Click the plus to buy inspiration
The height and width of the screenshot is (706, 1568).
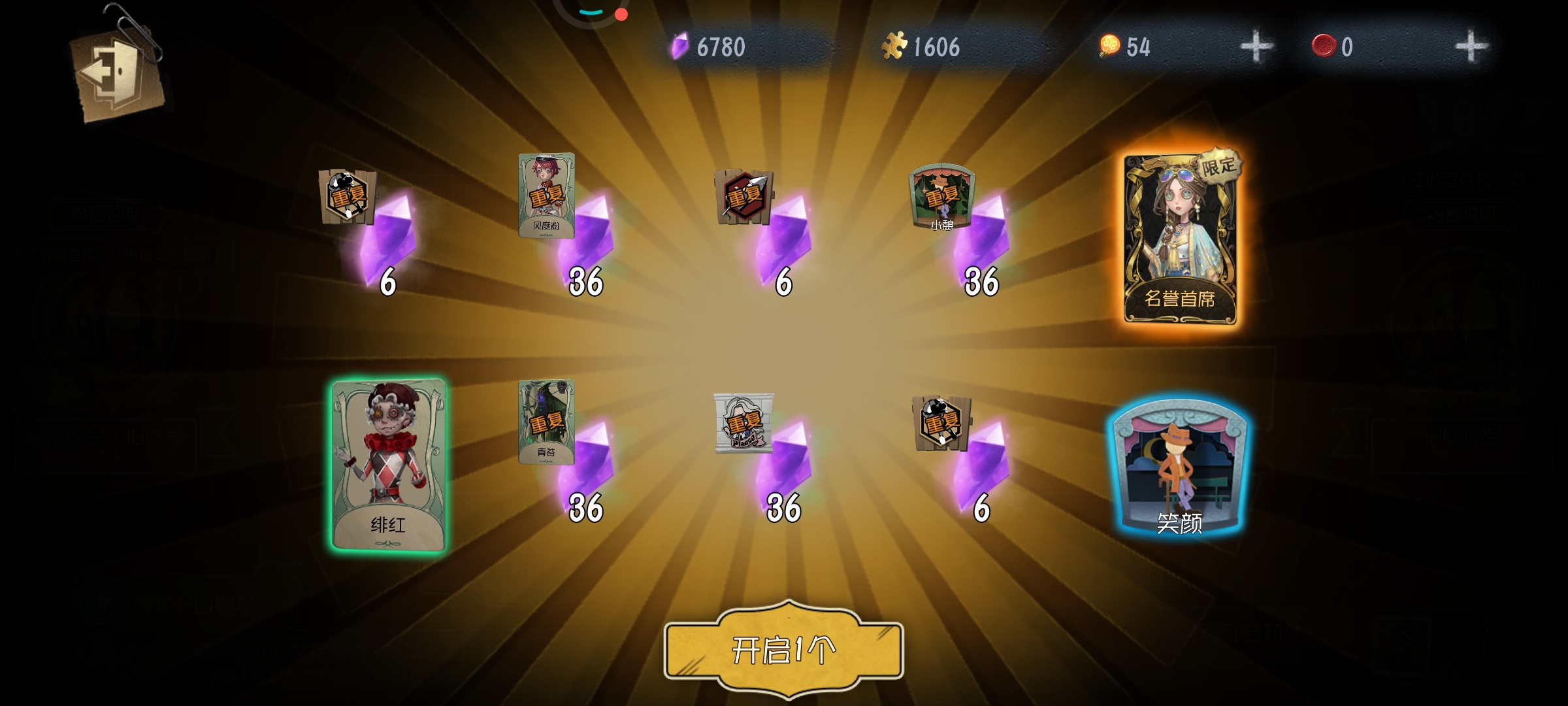click(x=1258, y=46)
